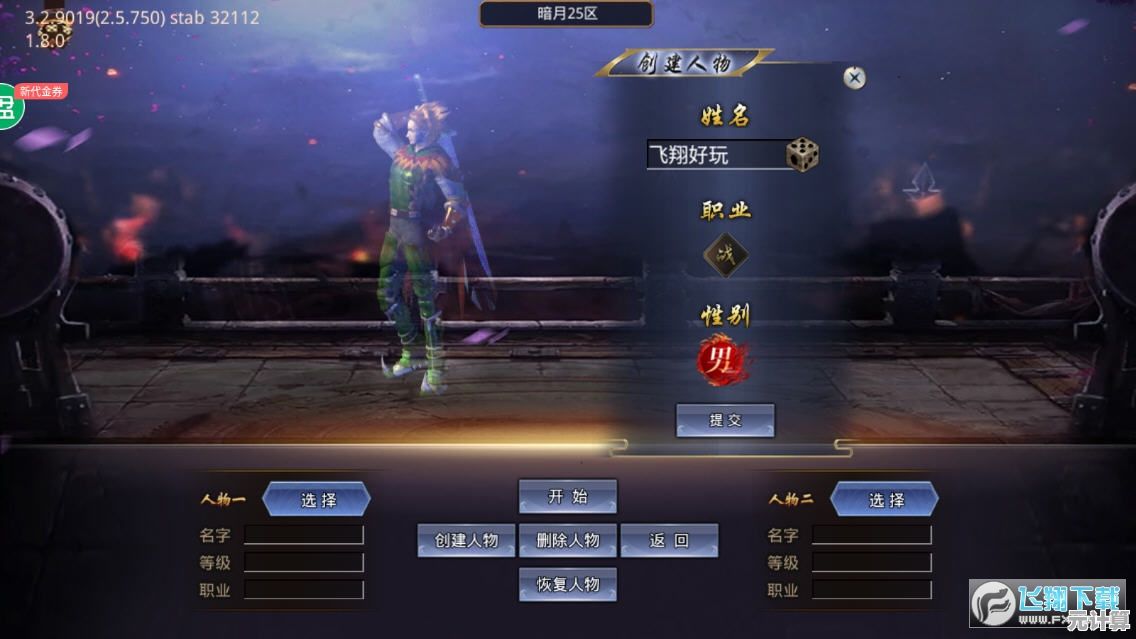Submit the character with 提交
This screenshot has height=639, width=1136.
click(725, 420)
